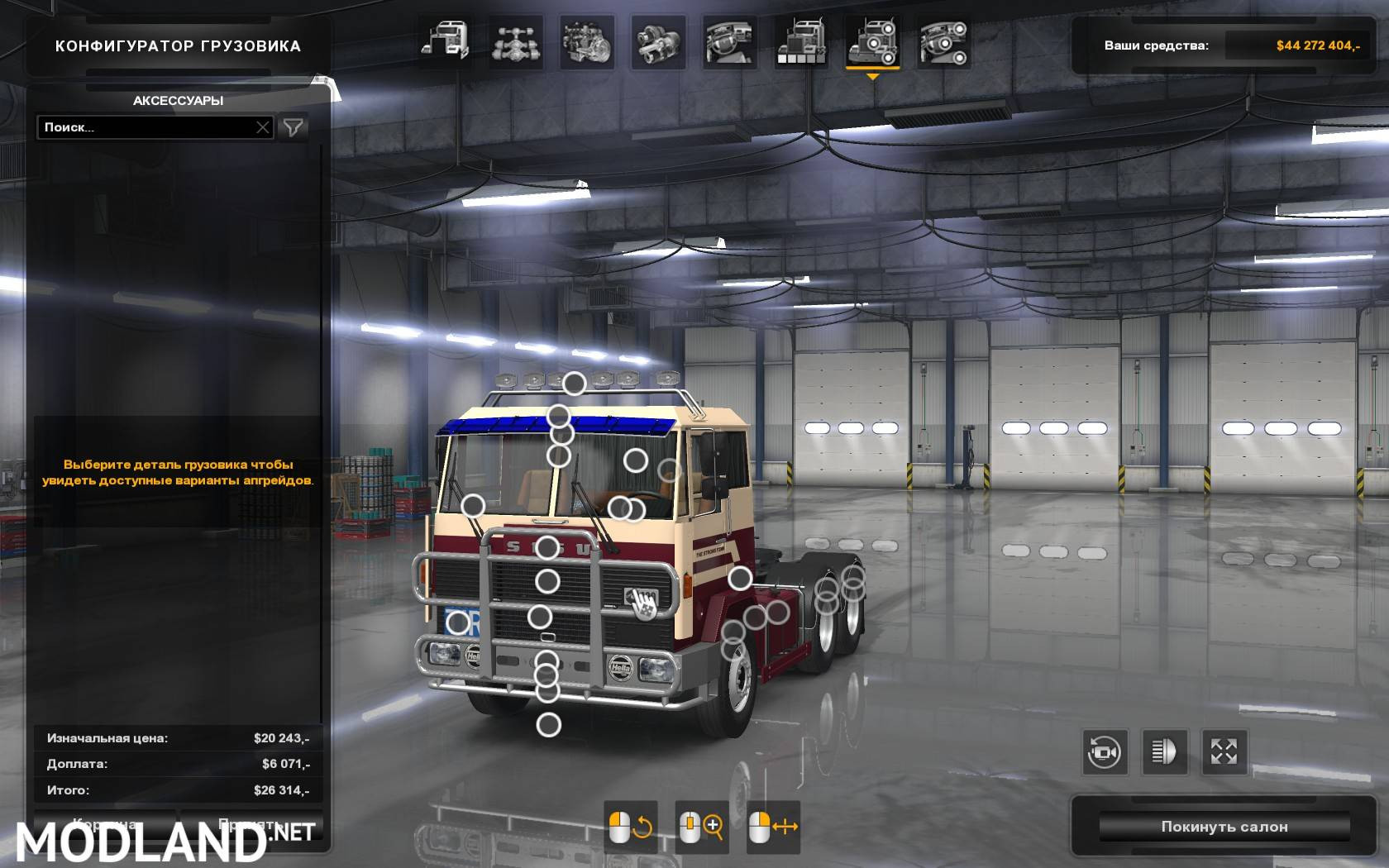This screenshot has height=868, width=1389.
Task: Select the roof light bar accessory node
Action: [574, 384]
